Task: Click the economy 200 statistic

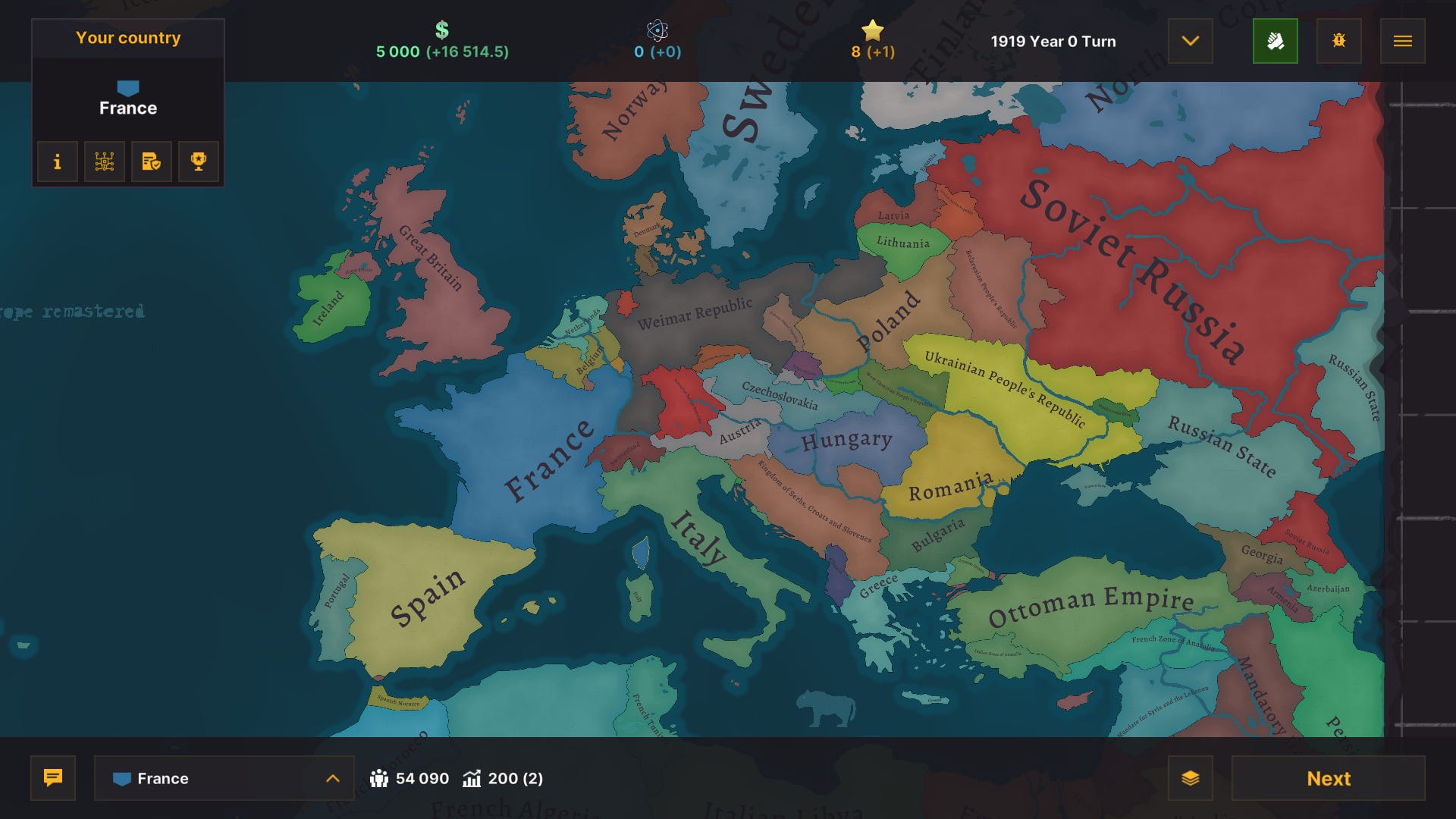Action: coord(502,778)
